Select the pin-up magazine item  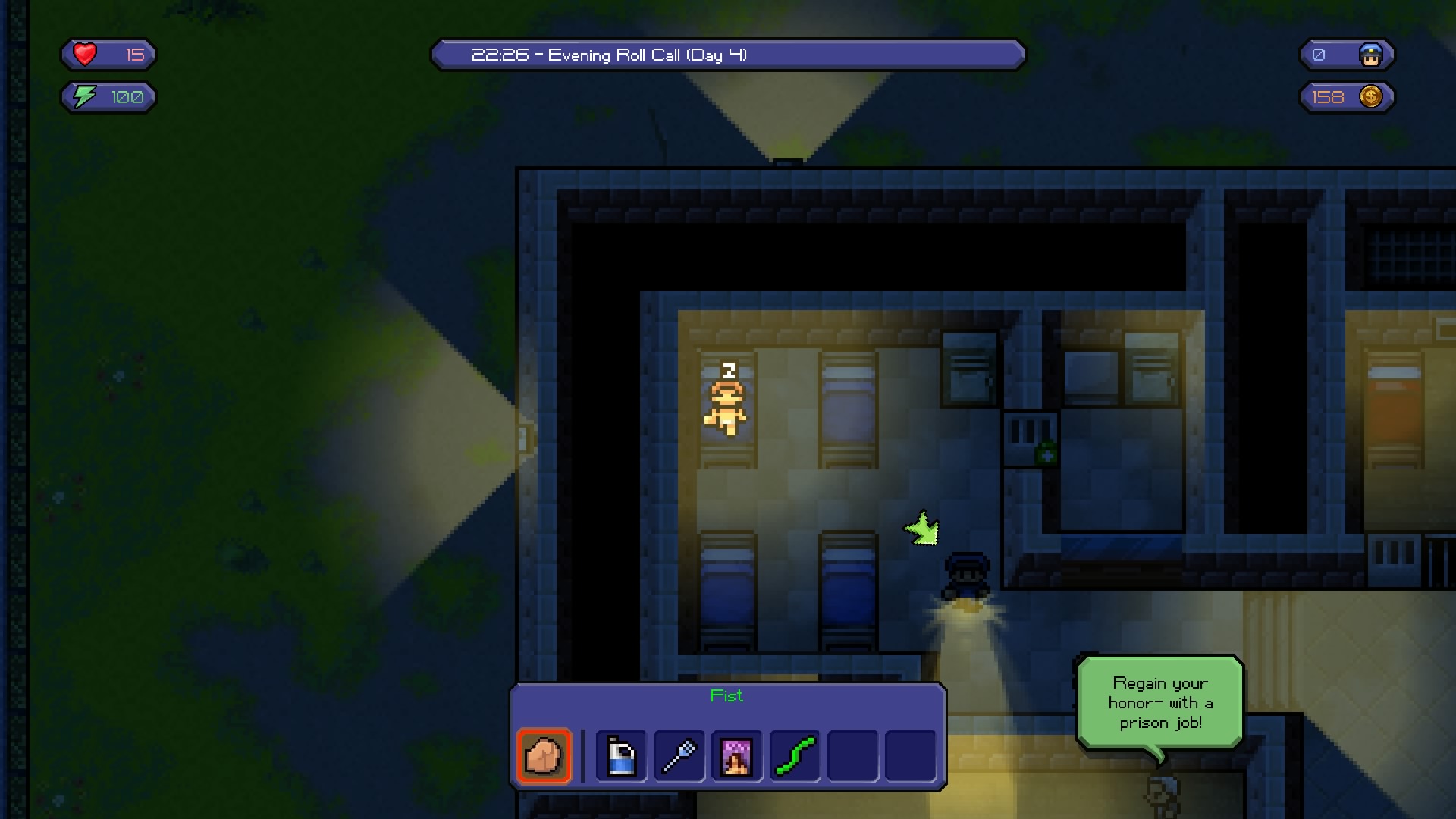click(736, 756)
